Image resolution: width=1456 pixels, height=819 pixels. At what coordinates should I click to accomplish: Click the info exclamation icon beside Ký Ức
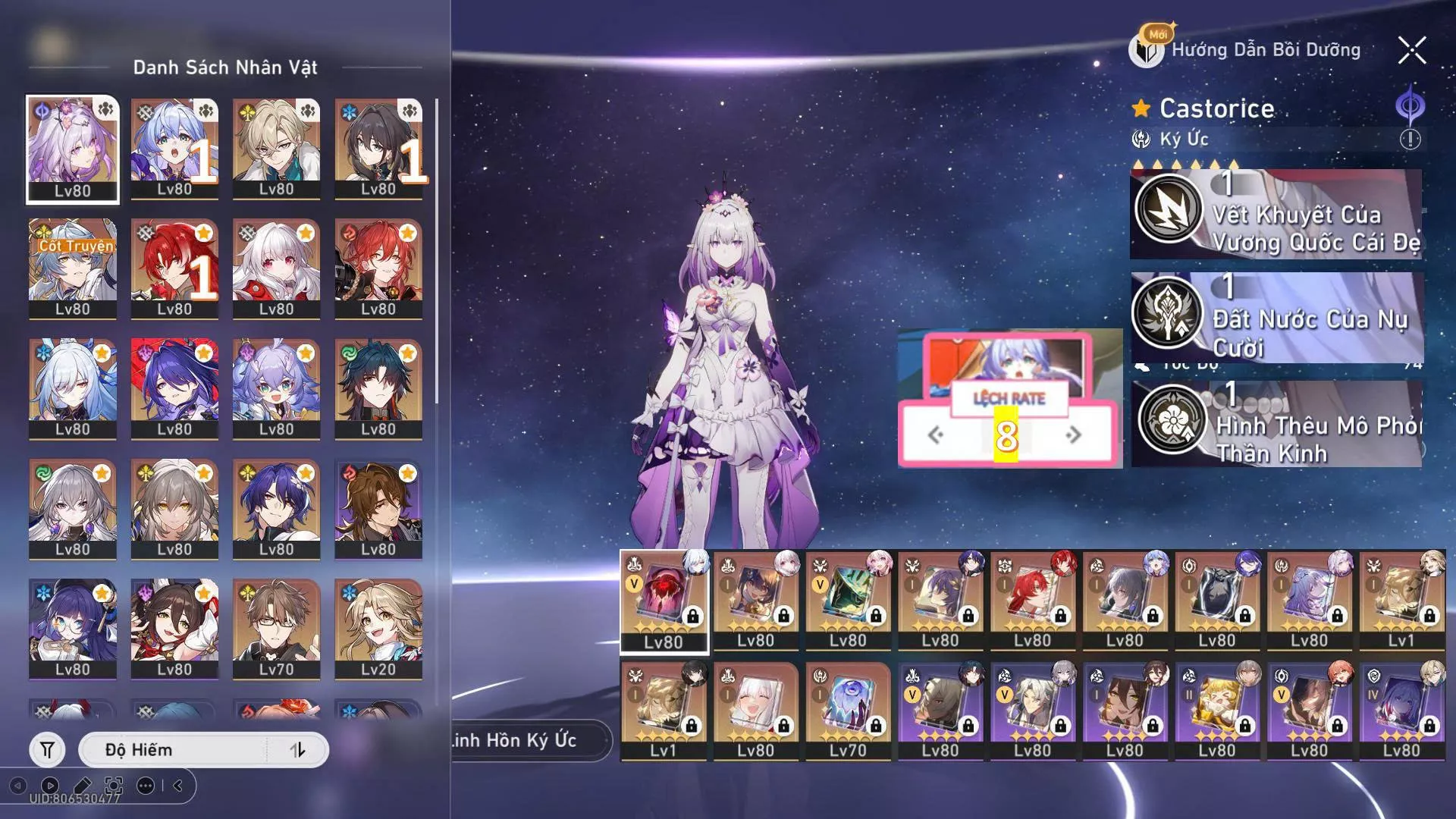[1410, 140]
